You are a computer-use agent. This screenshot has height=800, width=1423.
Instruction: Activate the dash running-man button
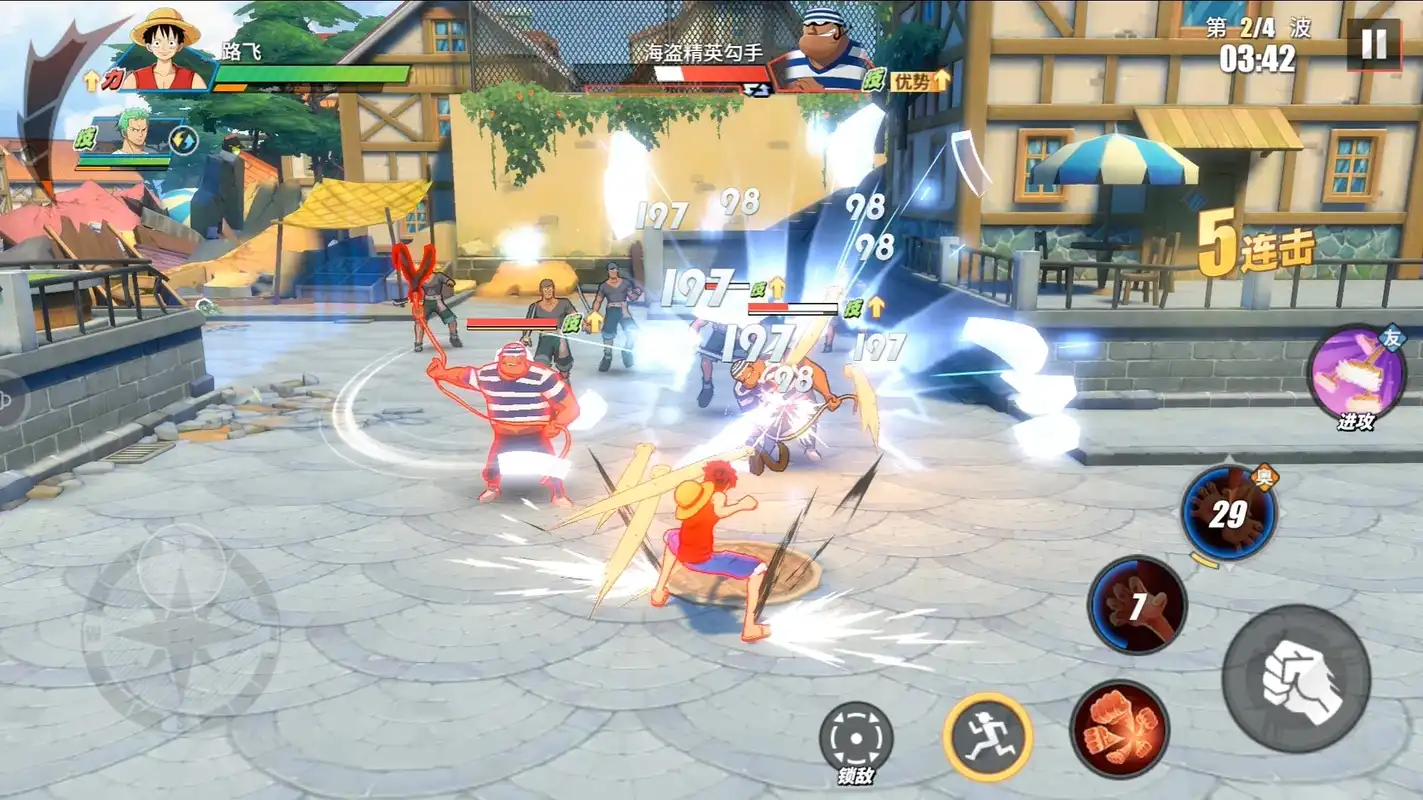[x=987, y=737]
